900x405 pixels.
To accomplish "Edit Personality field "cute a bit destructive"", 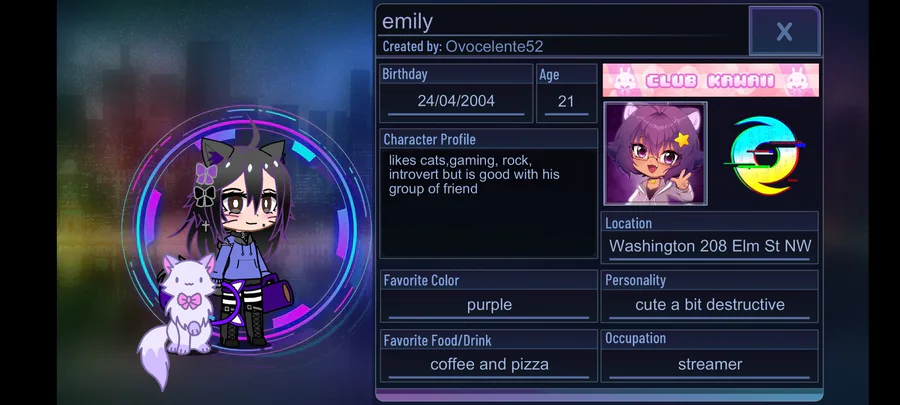I will click(710, 305).
